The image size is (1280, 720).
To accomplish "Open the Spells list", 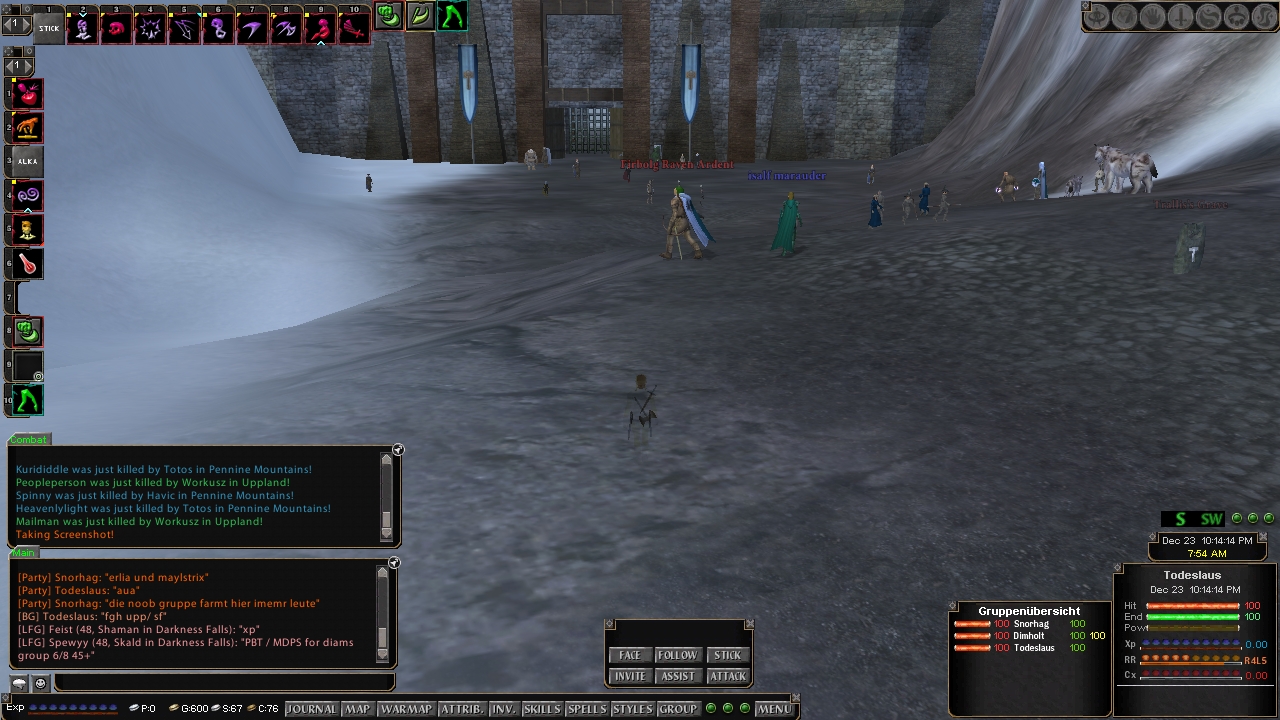I will click(587, 709).
